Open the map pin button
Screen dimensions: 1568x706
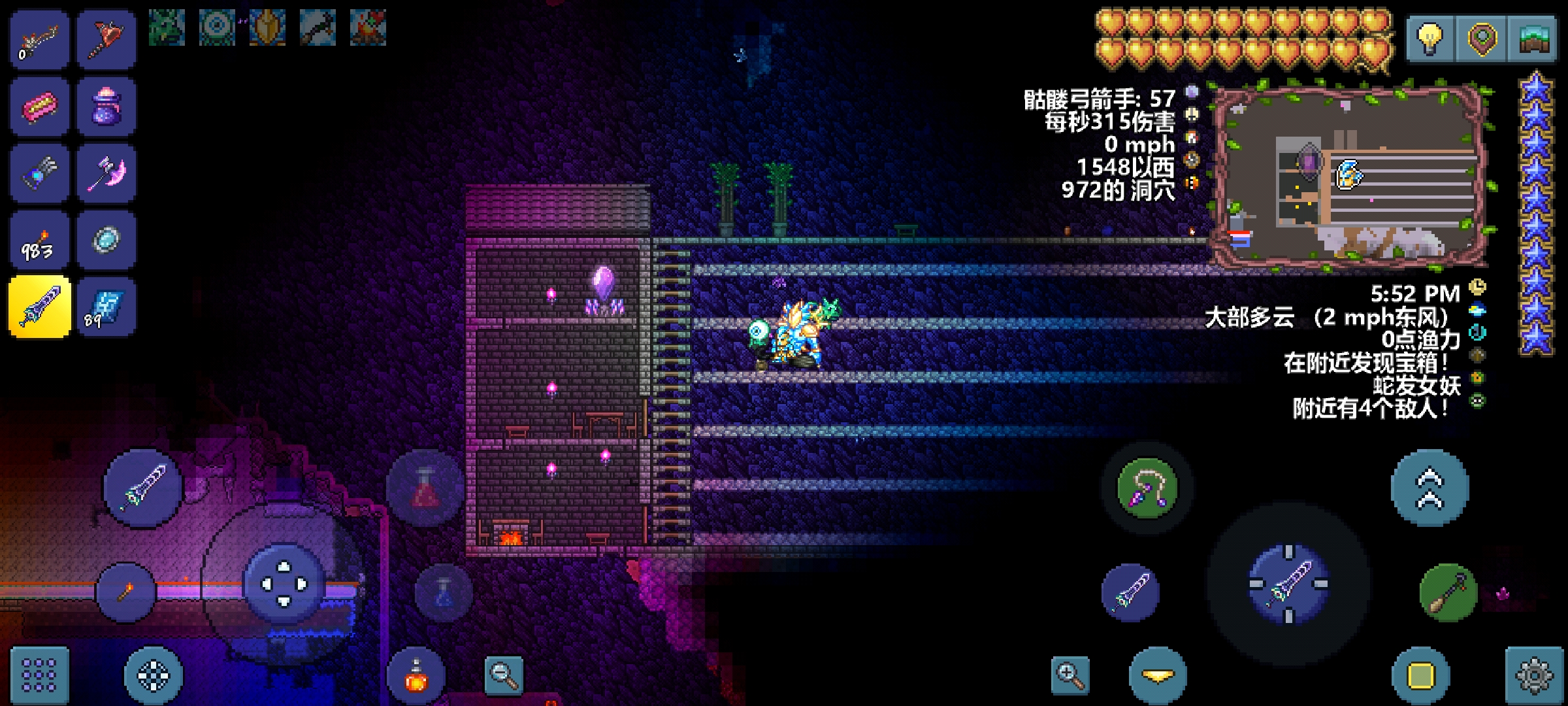1481,39
